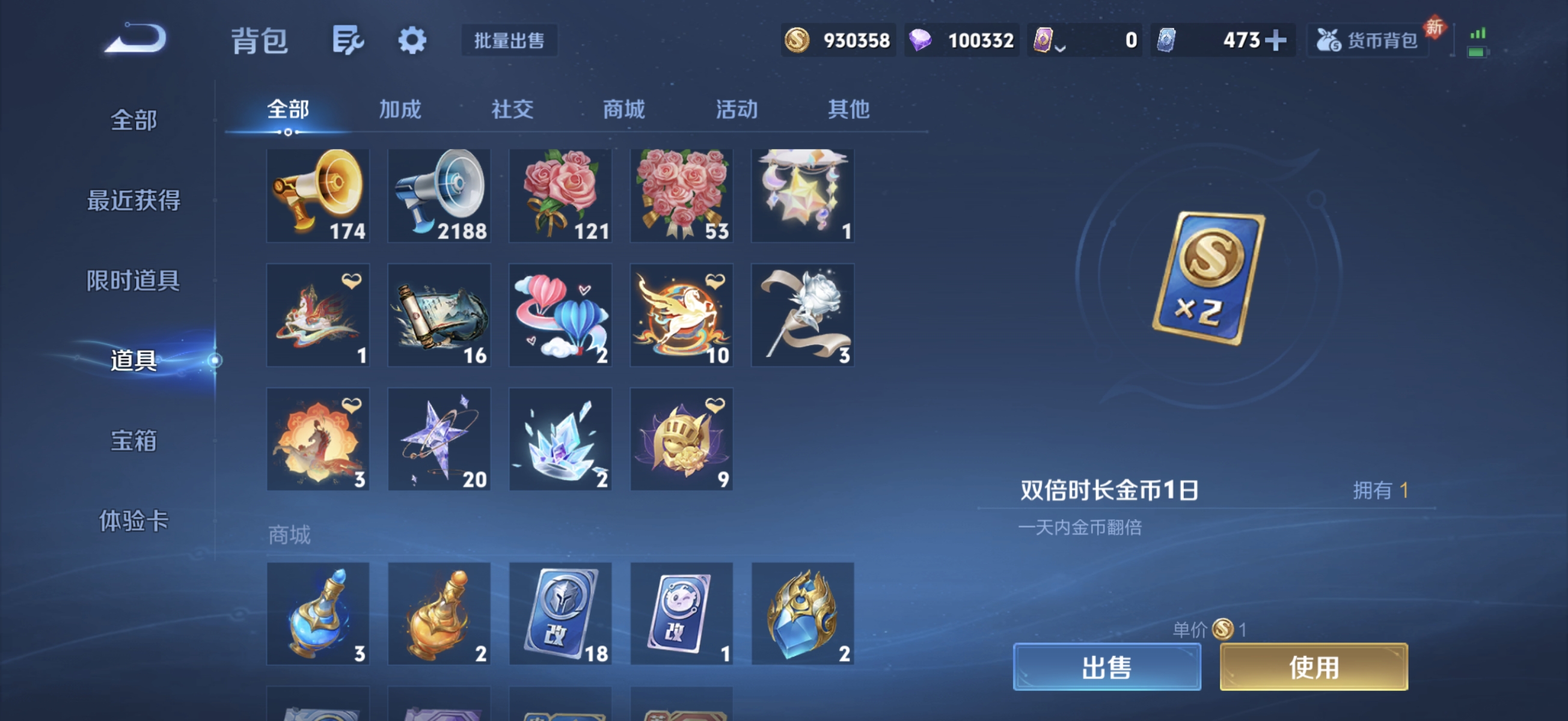The width and height of the screenshot is (1568, 721).
Task: Click the edit list icon beside 背包
Action: pyautogui.click(x=349, y=40)
